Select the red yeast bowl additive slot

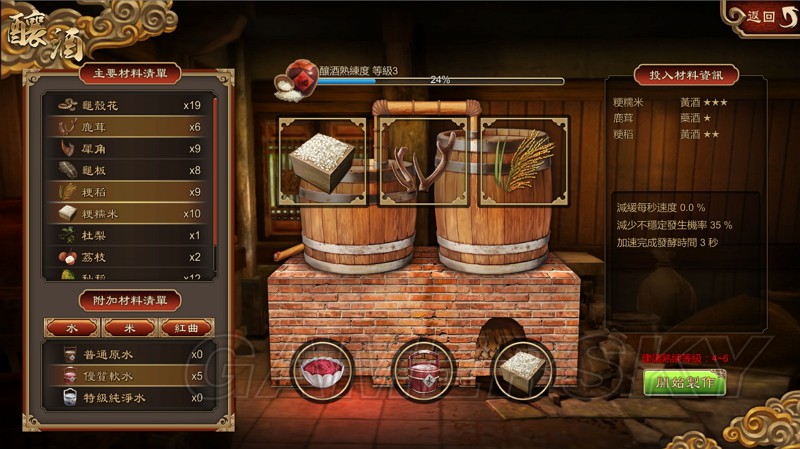point(323,371)
